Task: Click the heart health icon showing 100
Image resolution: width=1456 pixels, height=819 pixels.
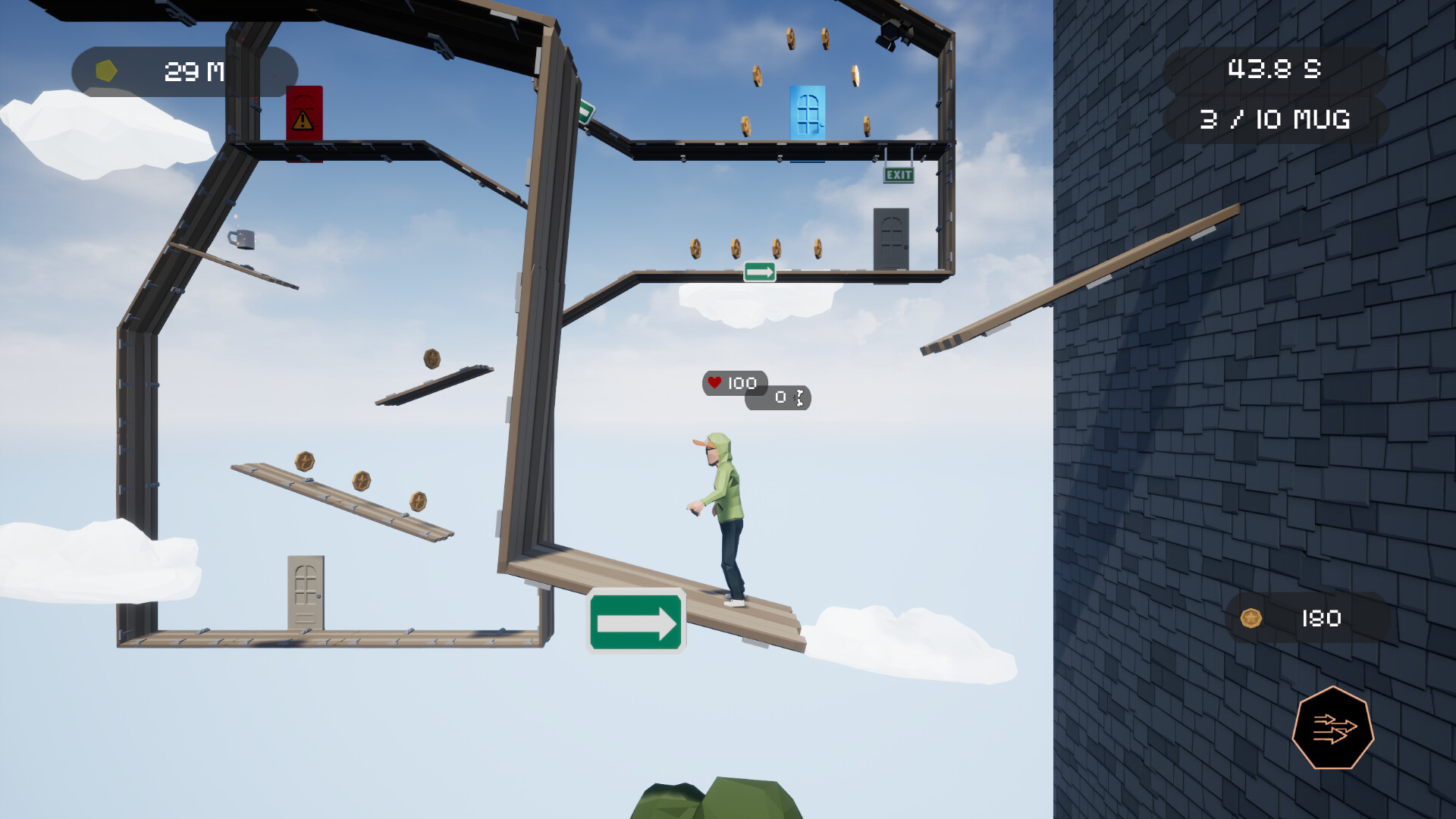Action: point(716,382)
